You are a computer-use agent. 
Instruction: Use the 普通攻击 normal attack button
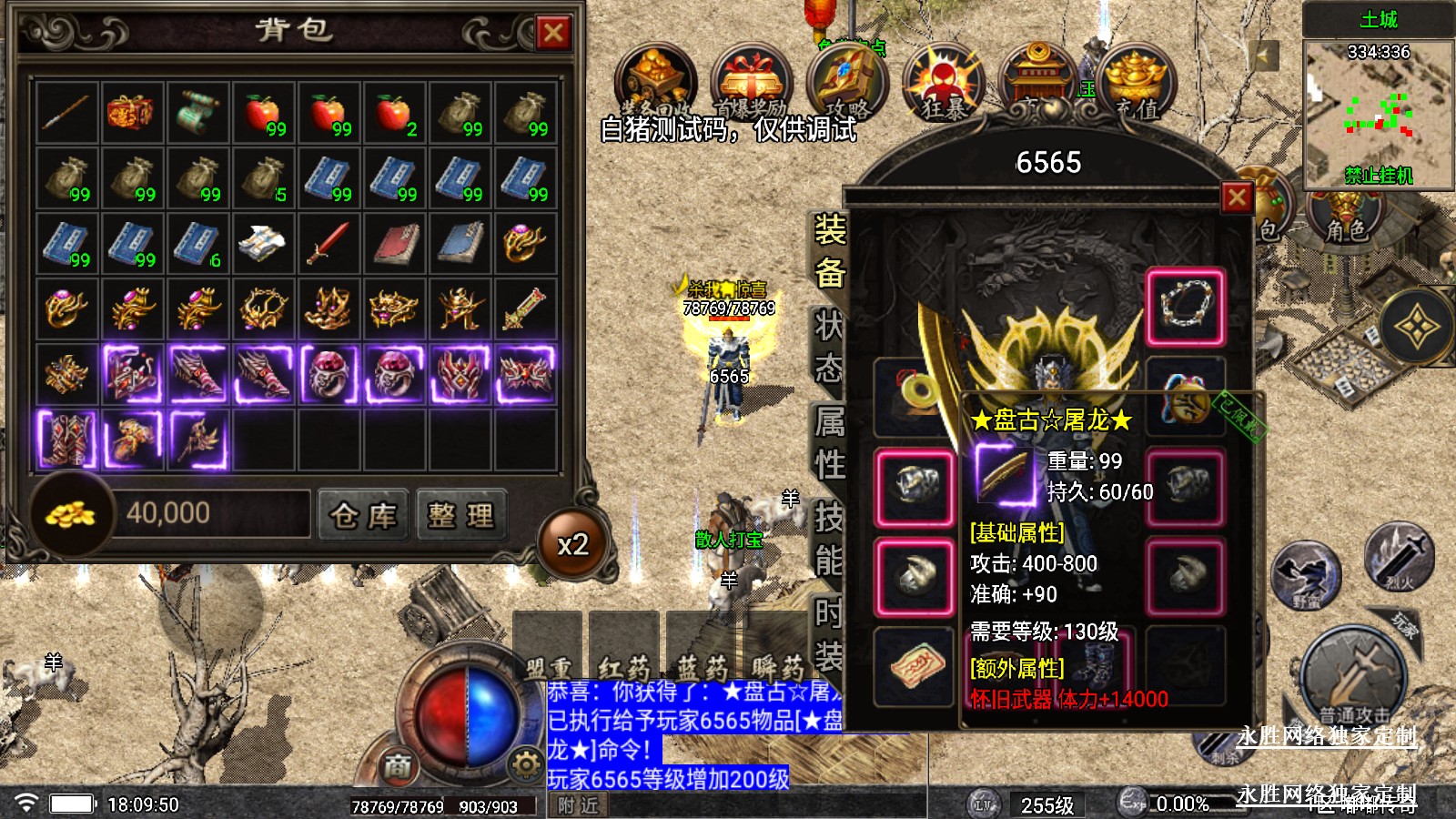pyautogui.click(x=1355, y=678)
